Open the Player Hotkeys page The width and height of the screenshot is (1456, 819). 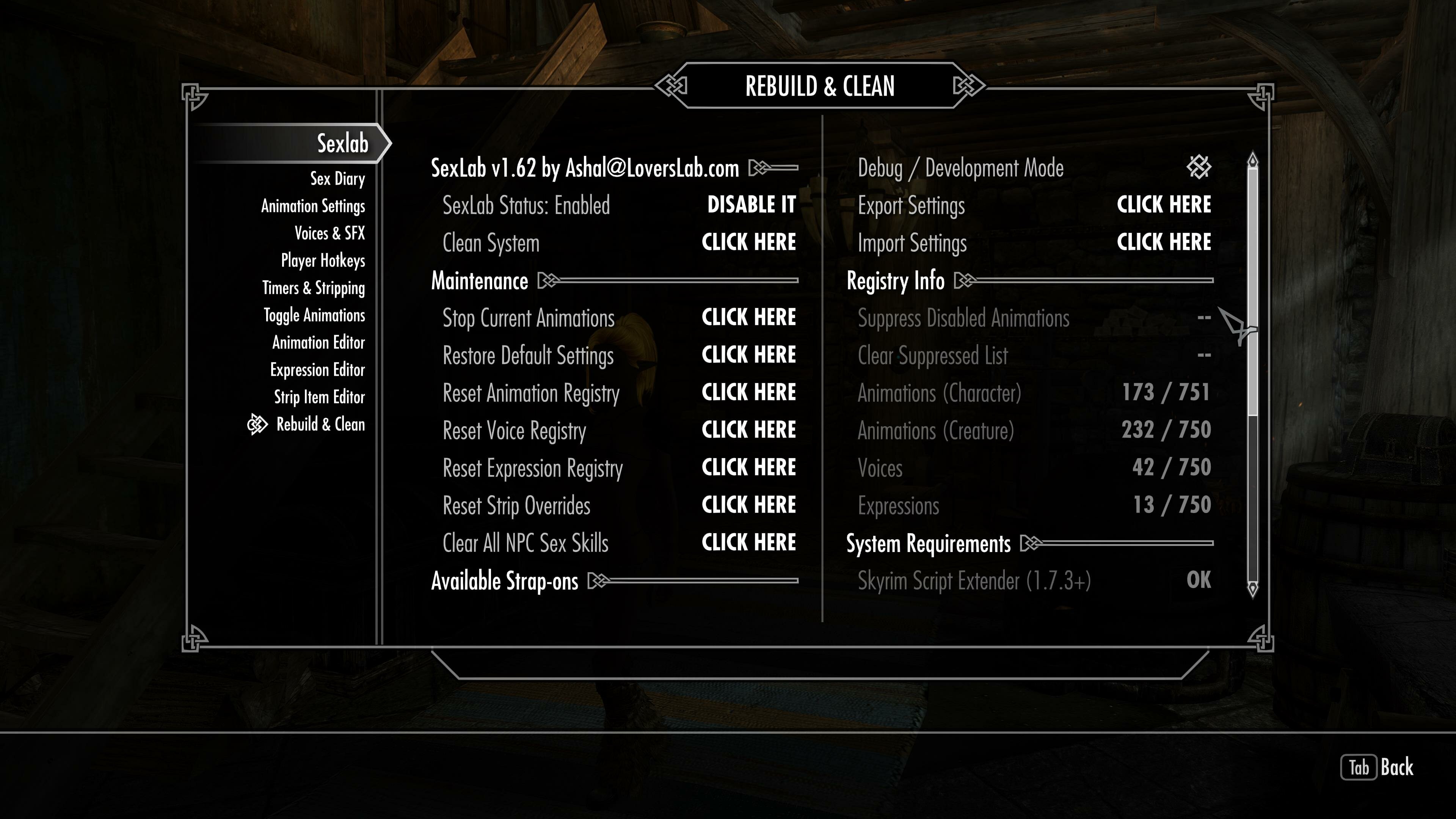point(323,260)
